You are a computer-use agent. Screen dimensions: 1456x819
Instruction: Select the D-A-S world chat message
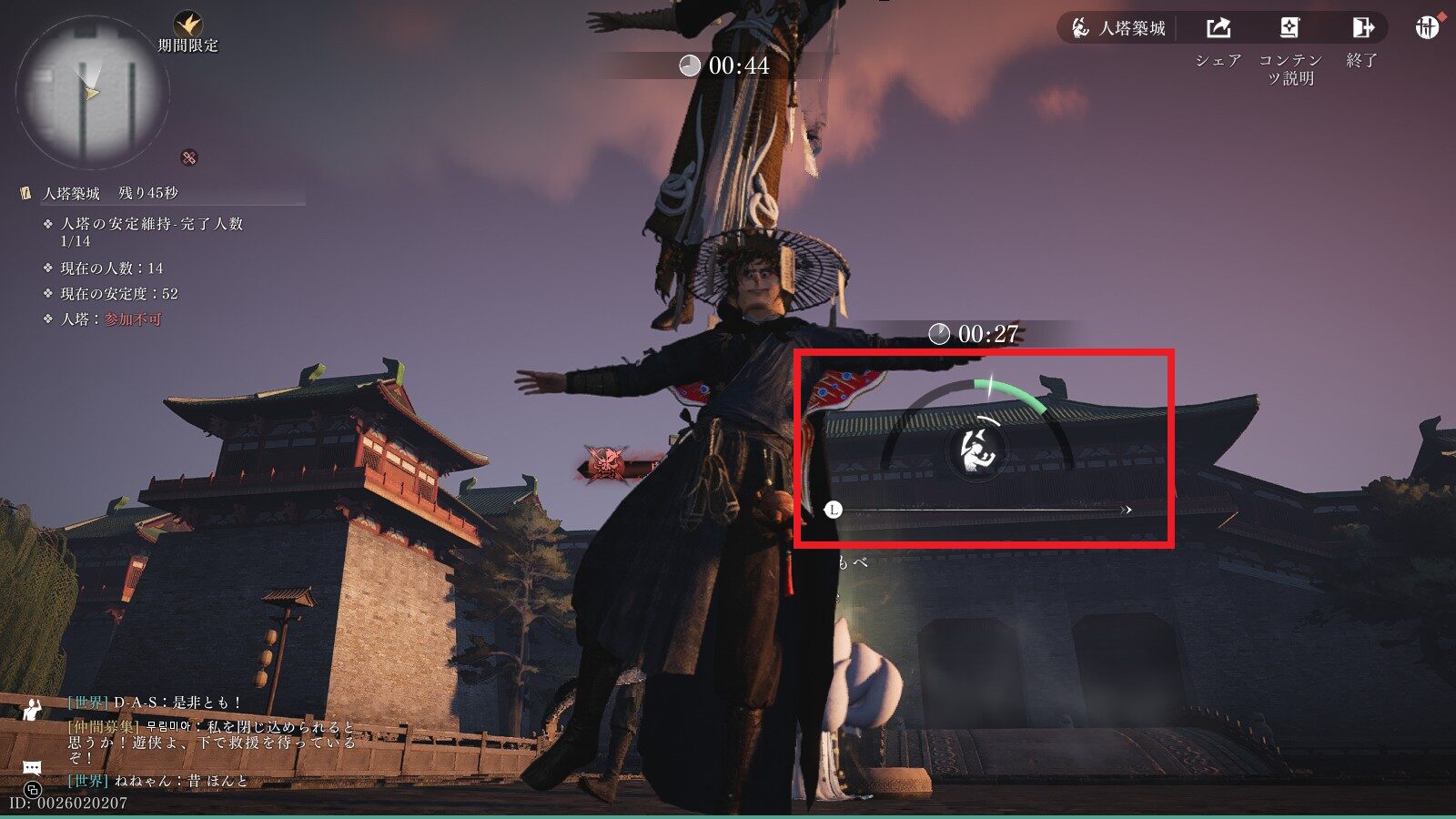point(156,703)
